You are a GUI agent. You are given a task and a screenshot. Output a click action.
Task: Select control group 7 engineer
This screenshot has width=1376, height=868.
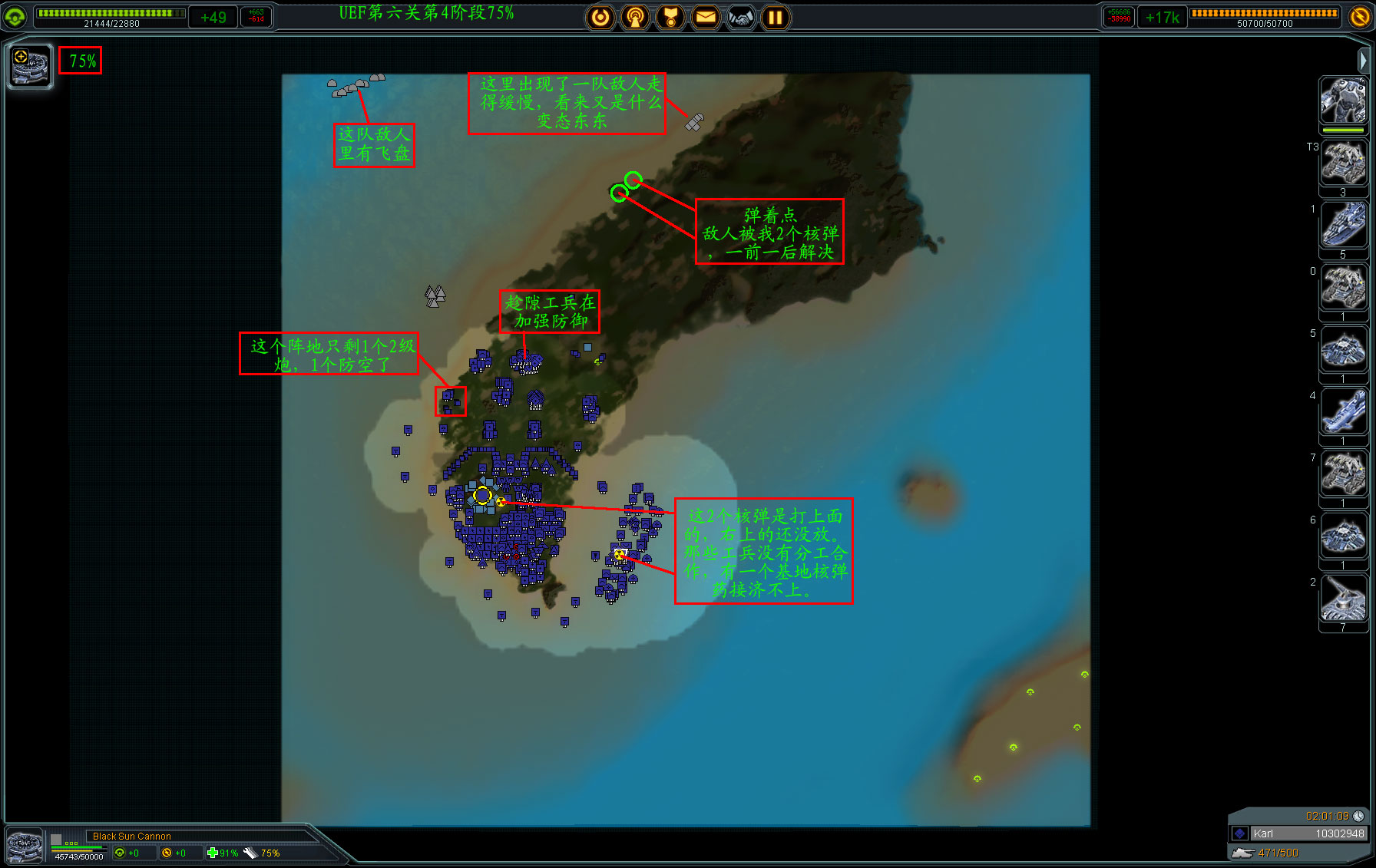(x=1343, y=474)
